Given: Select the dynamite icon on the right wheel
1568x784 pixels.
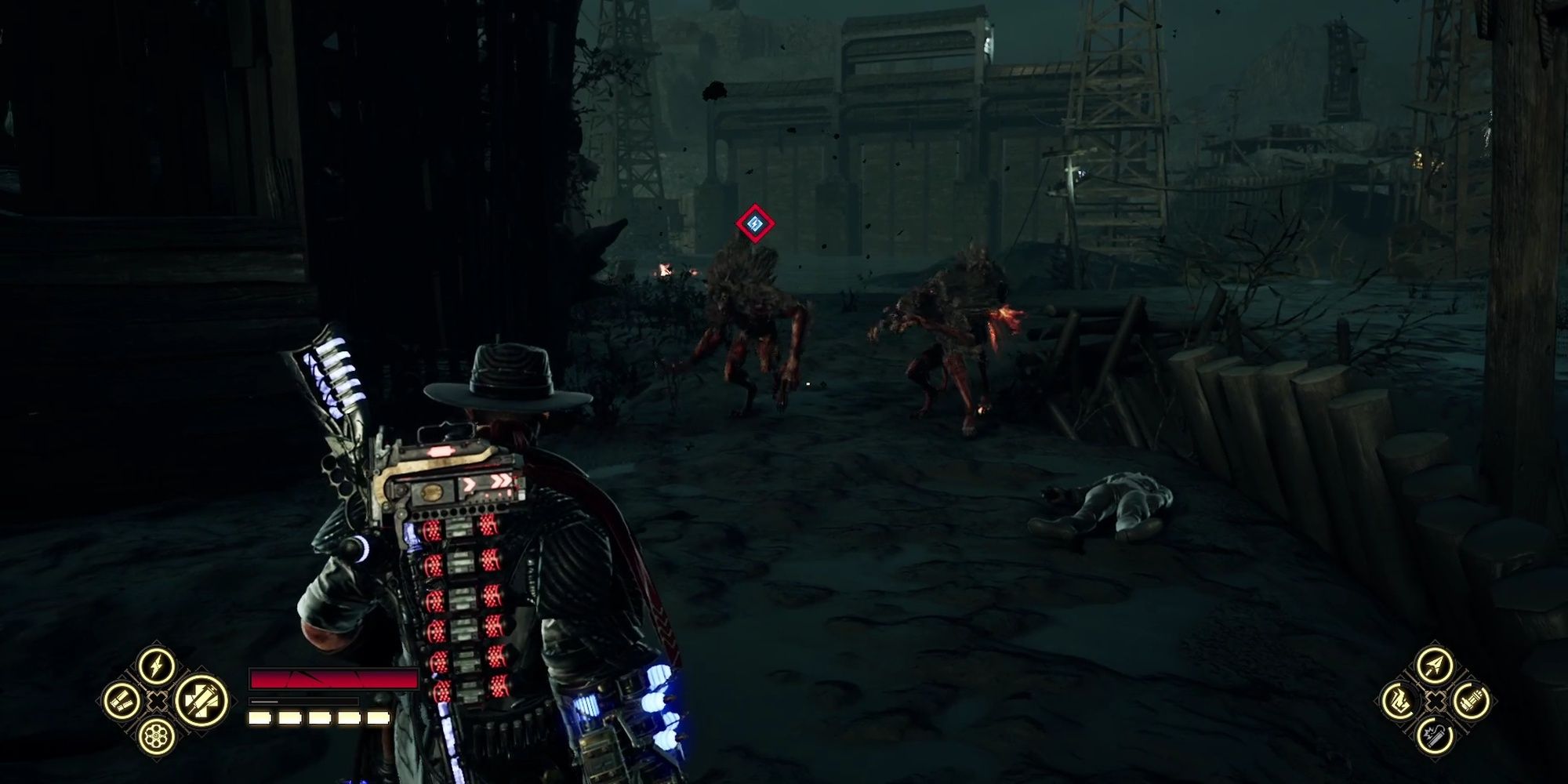Looking at the screenshot, I should pos(1436,736).
